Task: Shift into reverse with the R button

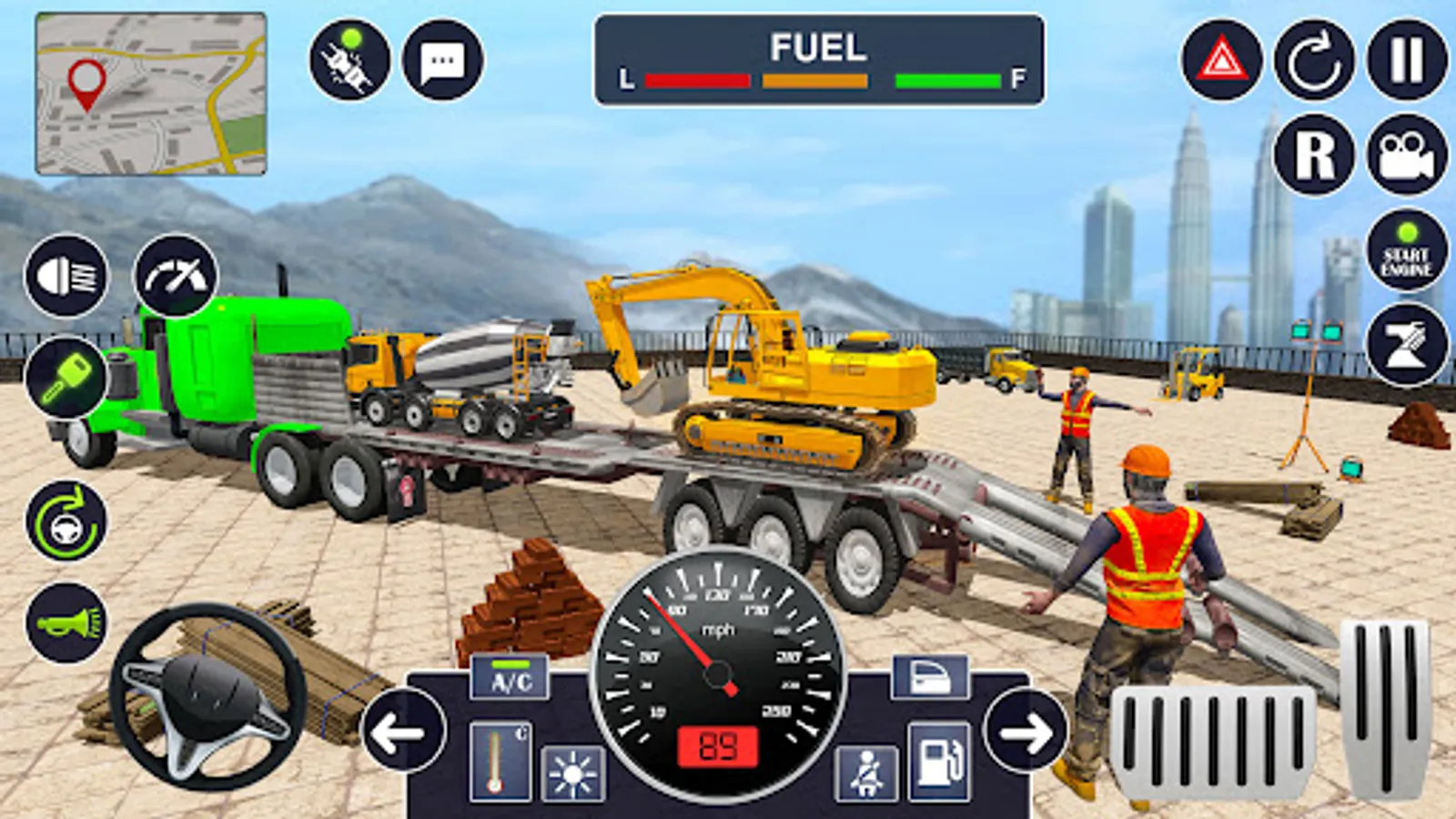Action: tap(1314, 155)
